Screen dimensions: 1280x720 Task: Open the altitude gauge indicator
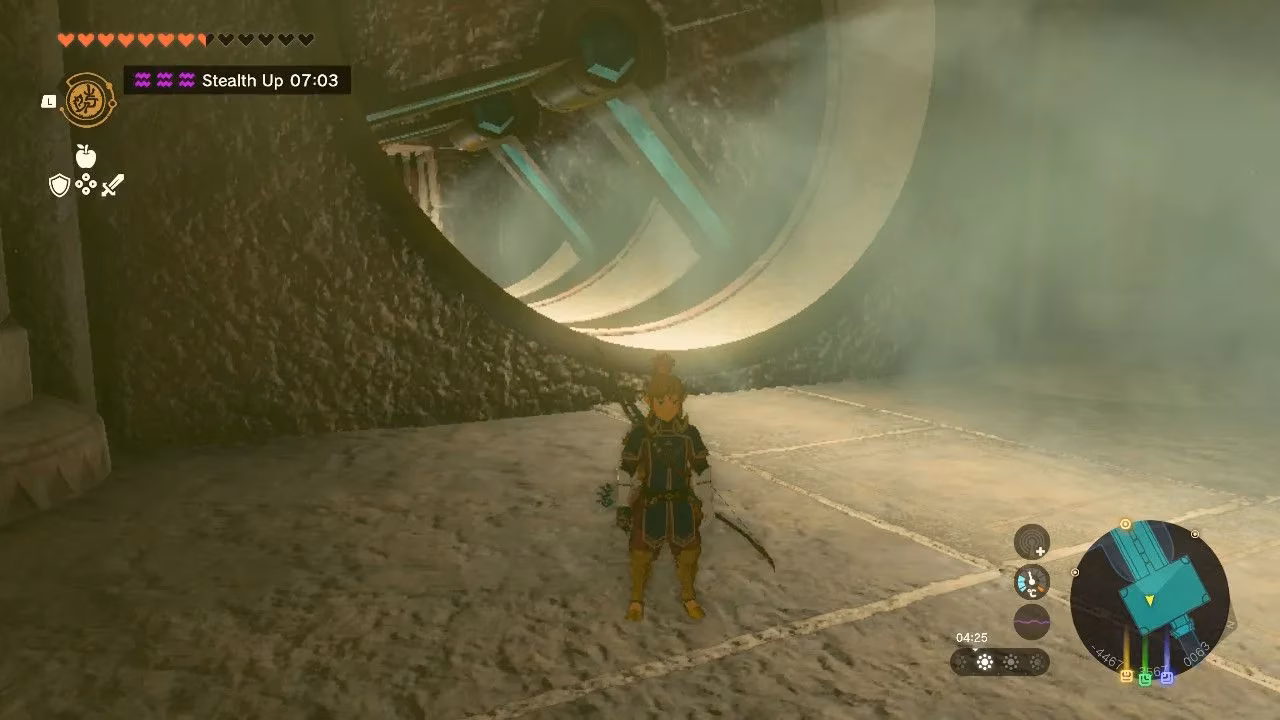point(1032,540)
